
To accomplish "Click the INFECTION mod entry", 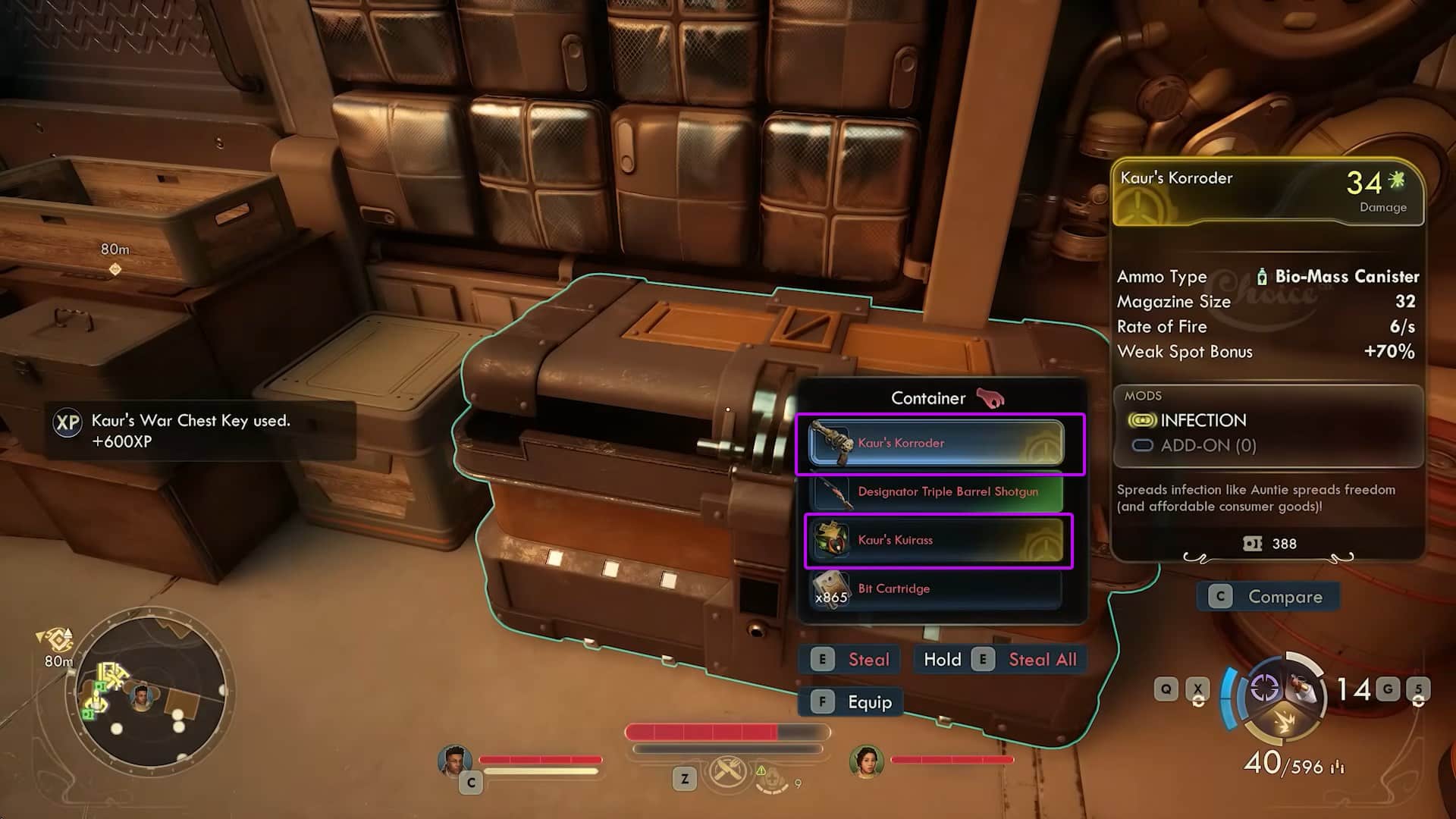I will pos(1202,420).
